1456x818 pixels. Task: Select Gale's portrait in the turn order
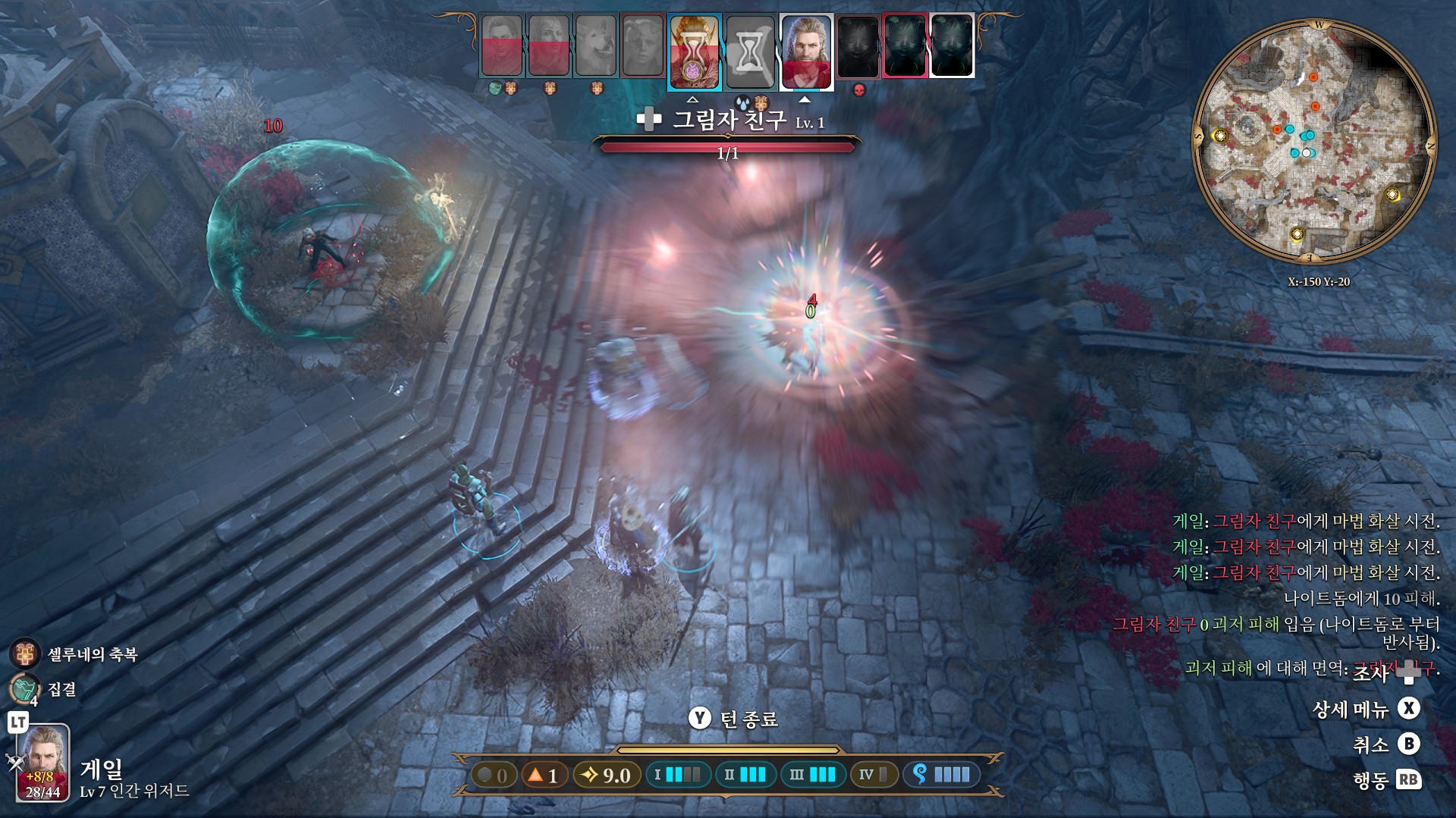806,50
